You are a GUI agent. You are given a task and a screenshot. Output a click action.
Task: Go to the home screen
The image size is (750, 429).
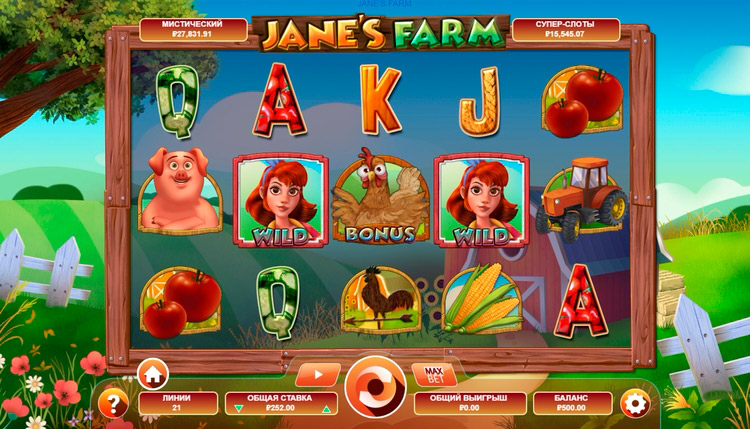153,375
